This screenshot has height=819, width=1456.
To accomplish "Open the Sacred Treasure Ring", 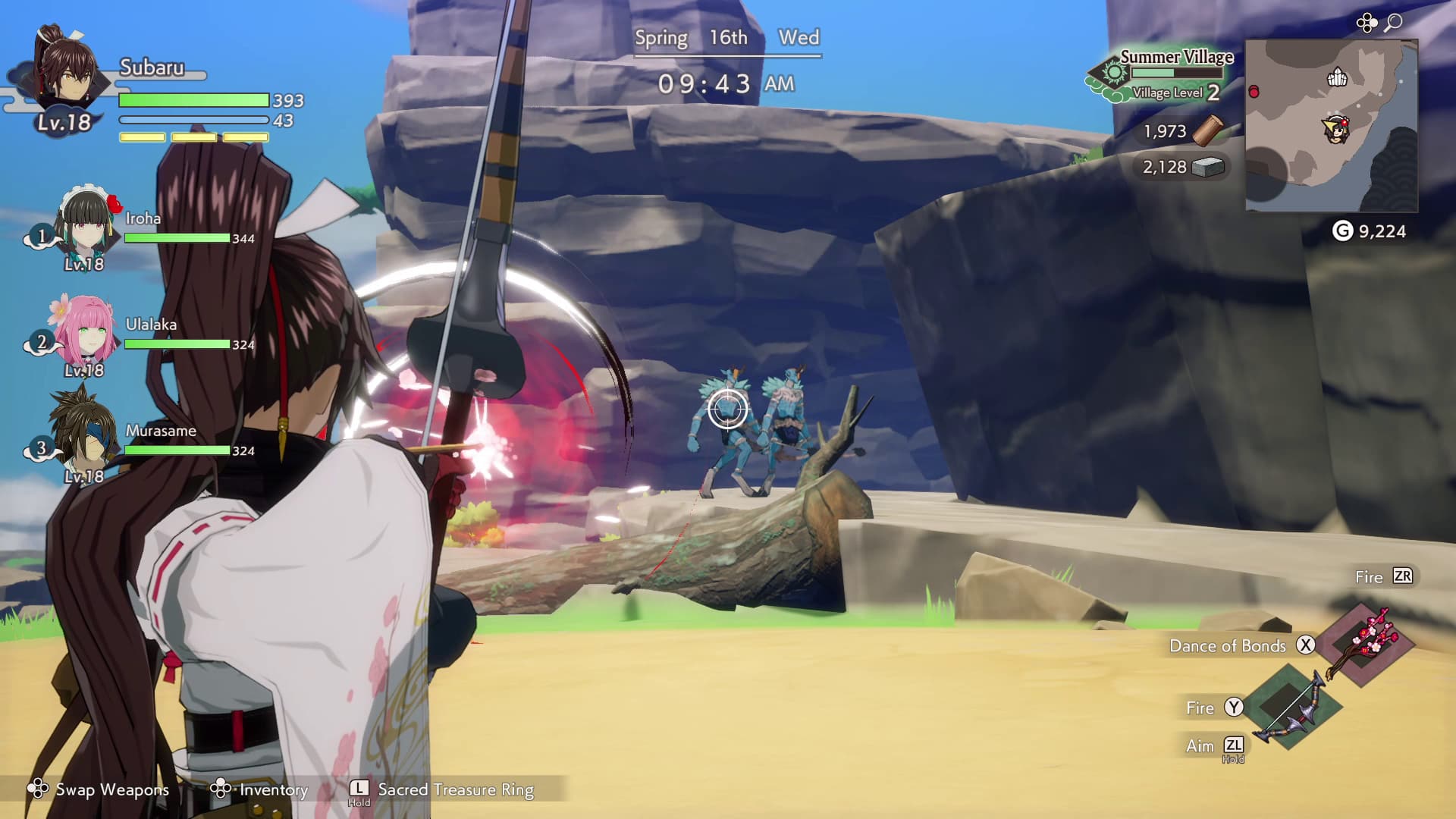I will 444,789.
